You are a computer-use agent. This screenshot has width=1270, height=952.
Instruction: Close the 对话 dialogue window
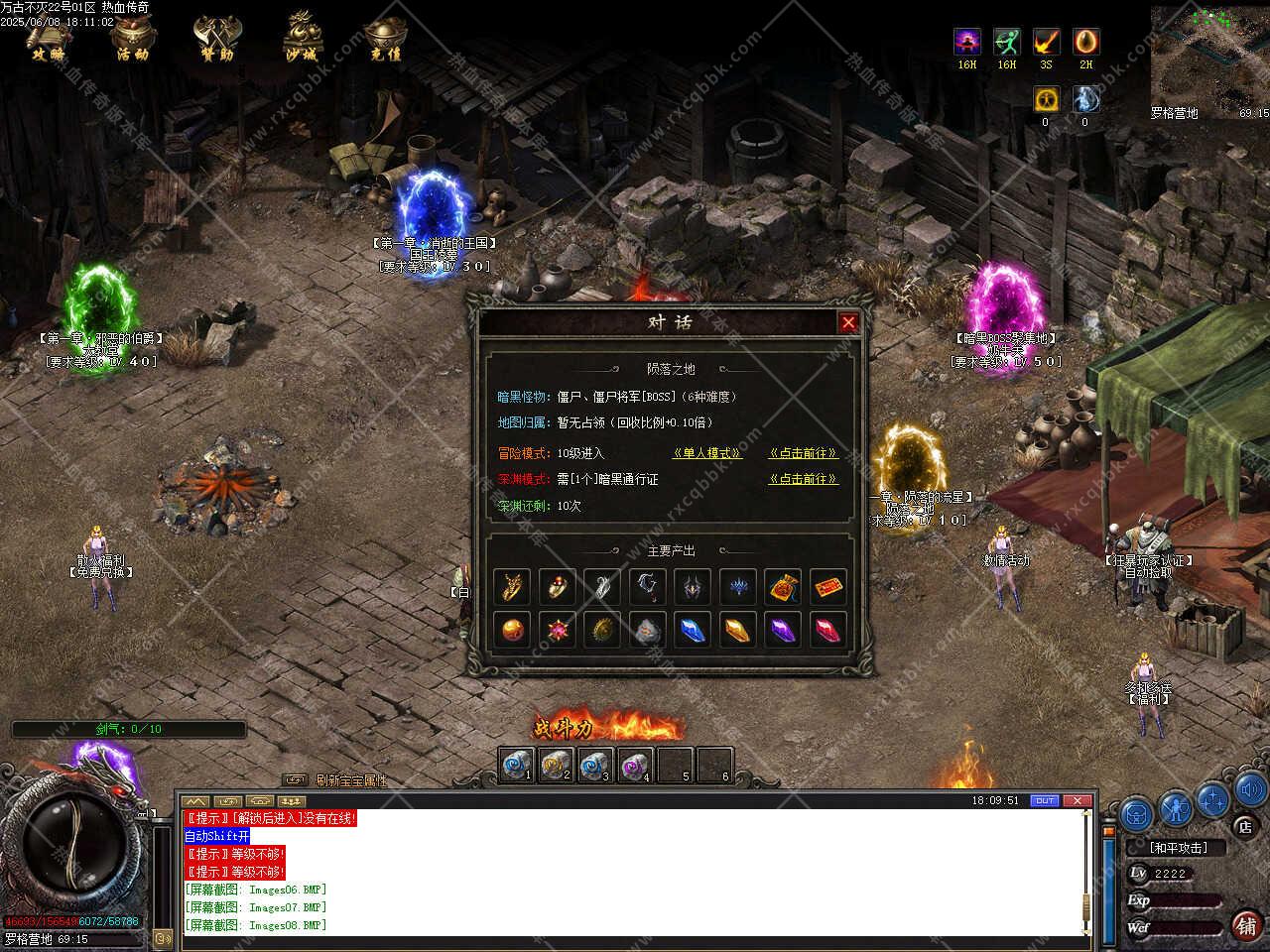[848, 322]
